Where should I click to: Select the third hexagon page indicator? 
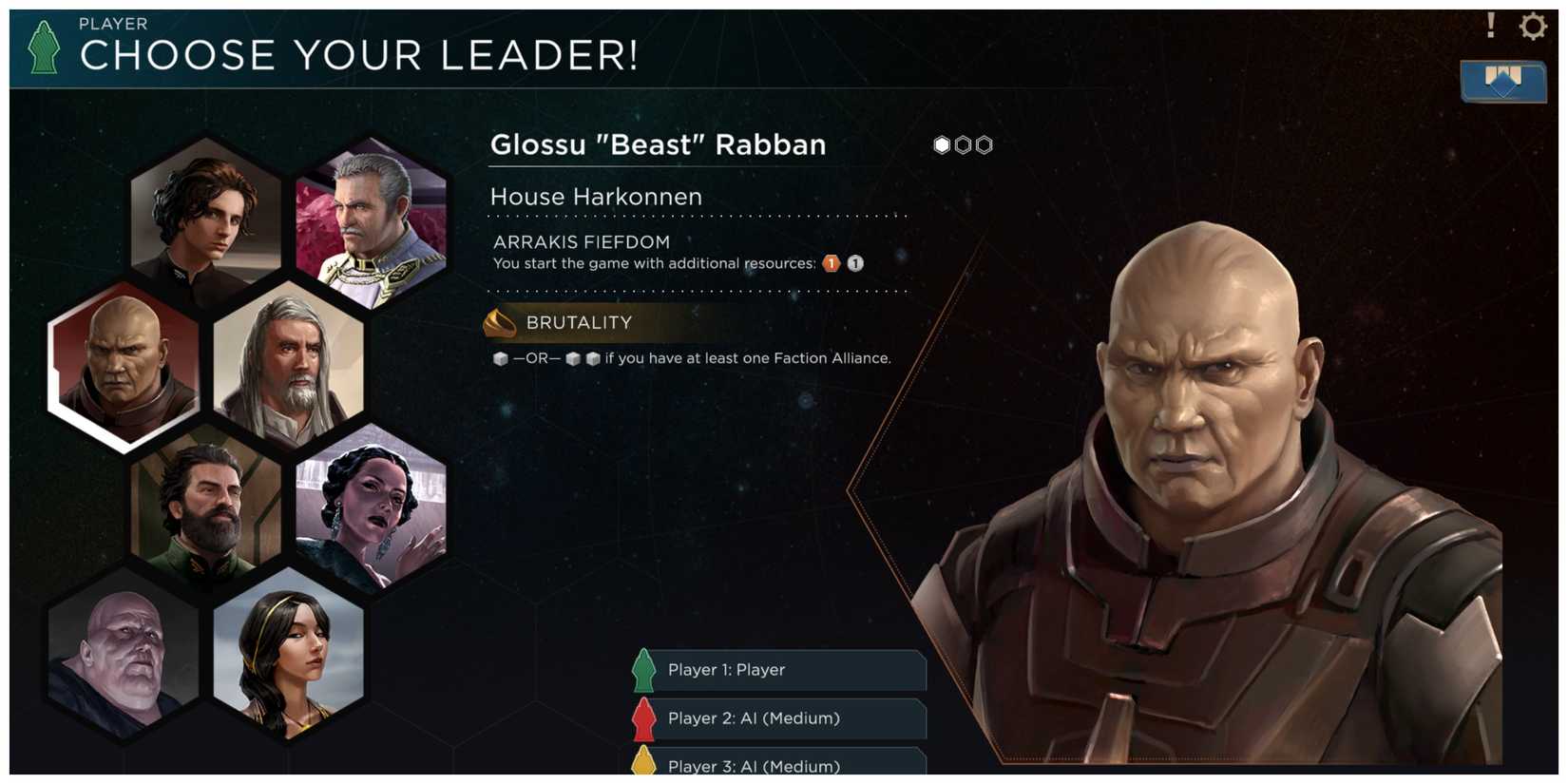pos(983,144)
